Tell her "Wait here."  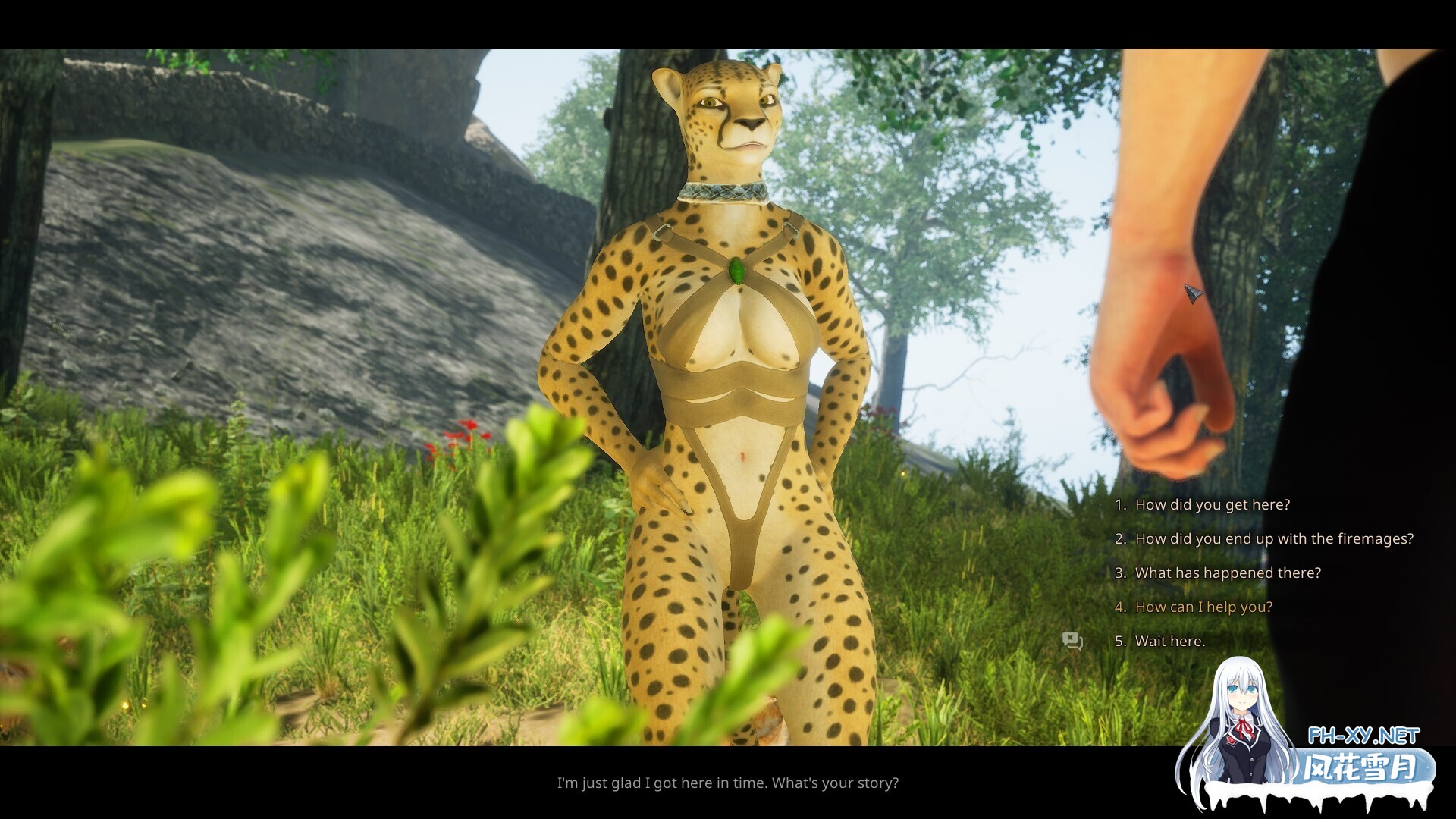(1169, 642)
